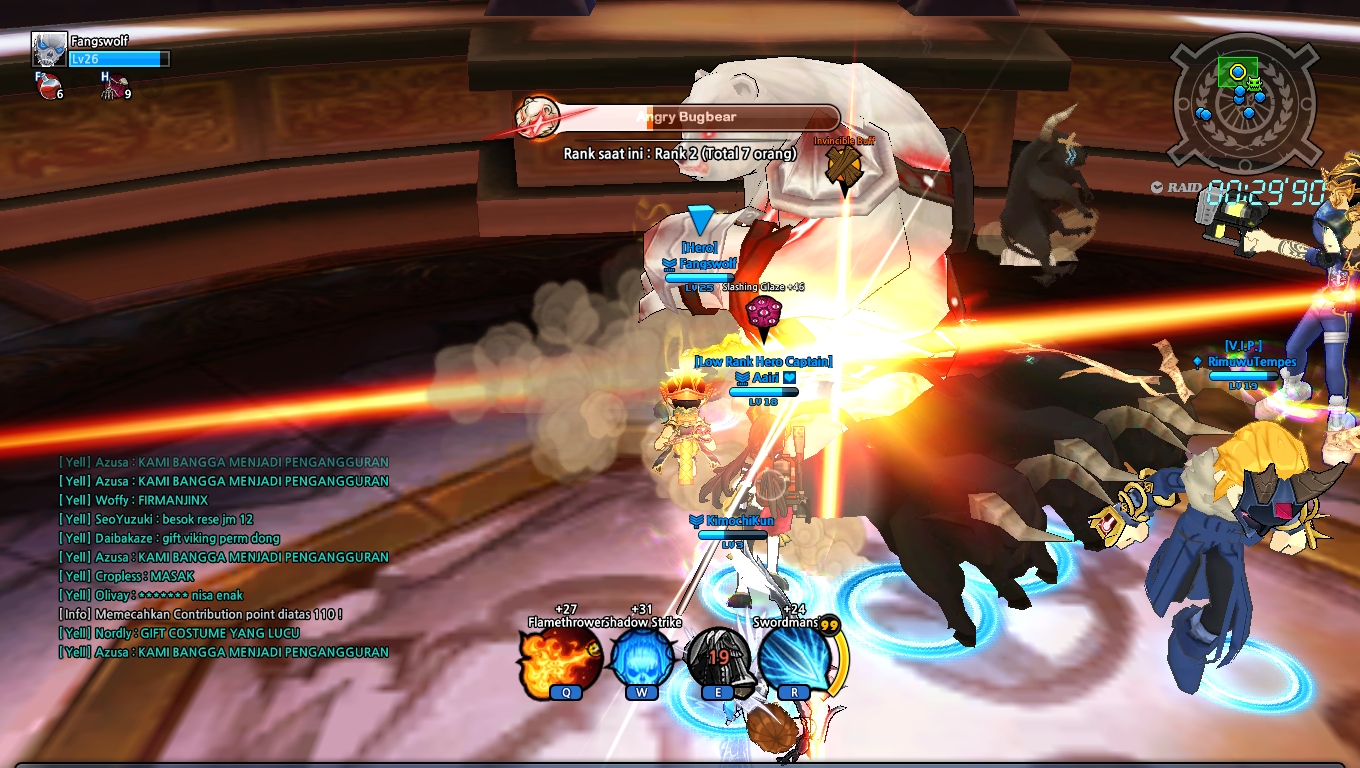Use the red health potion item
The width and height of the screenshot is (1360, 768).
tap(47, 88)
